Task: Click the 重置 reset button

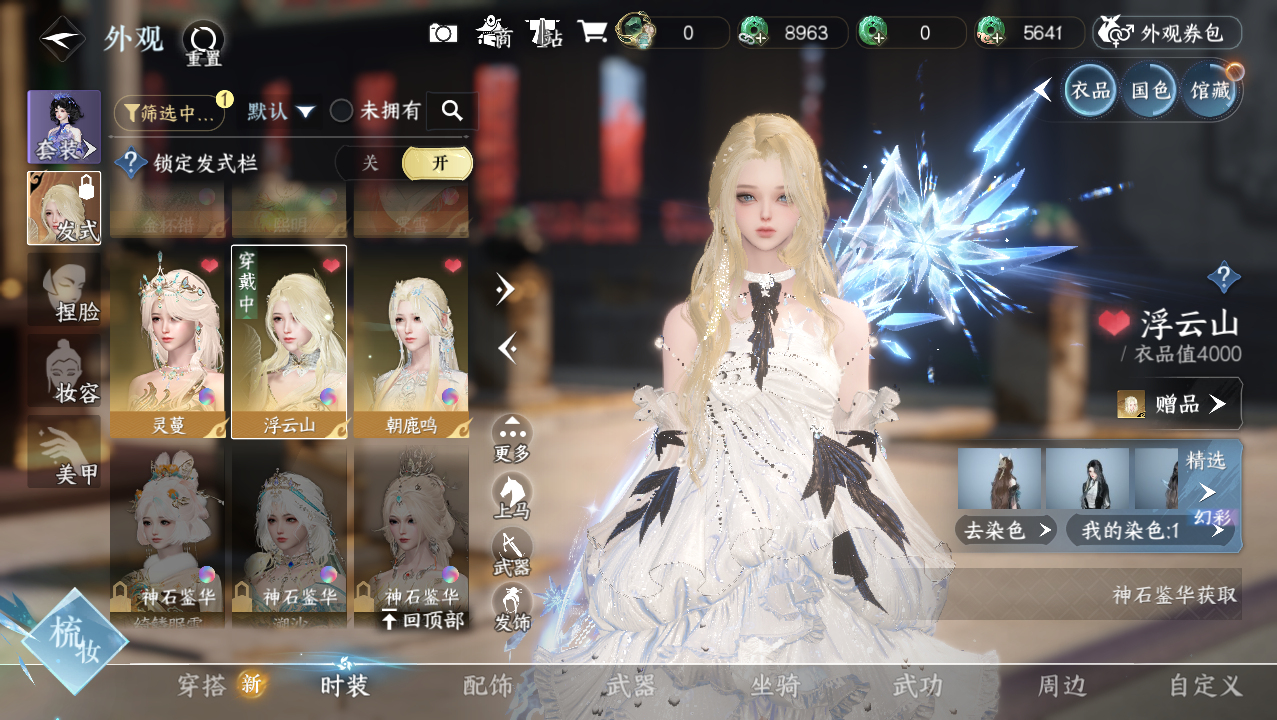Action: pos(203,42)
